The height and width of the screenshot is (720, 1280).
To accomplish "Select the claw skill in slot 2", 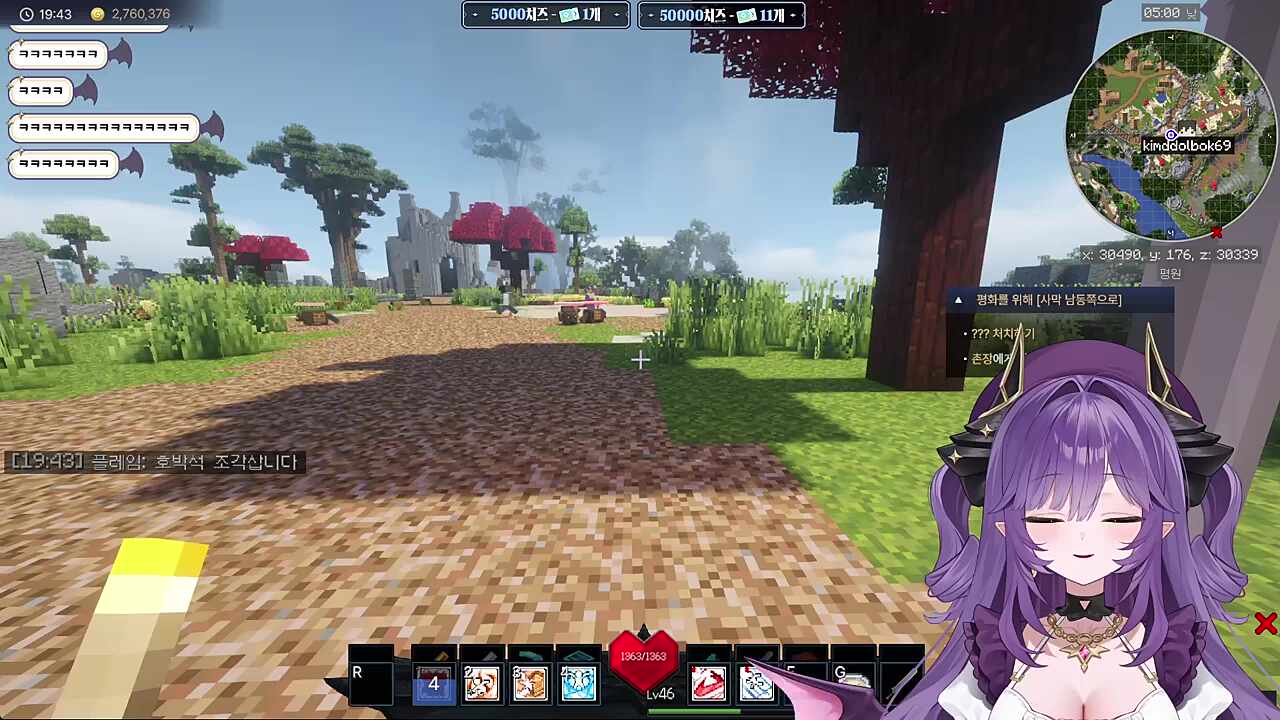I will [x=481, y=683].
